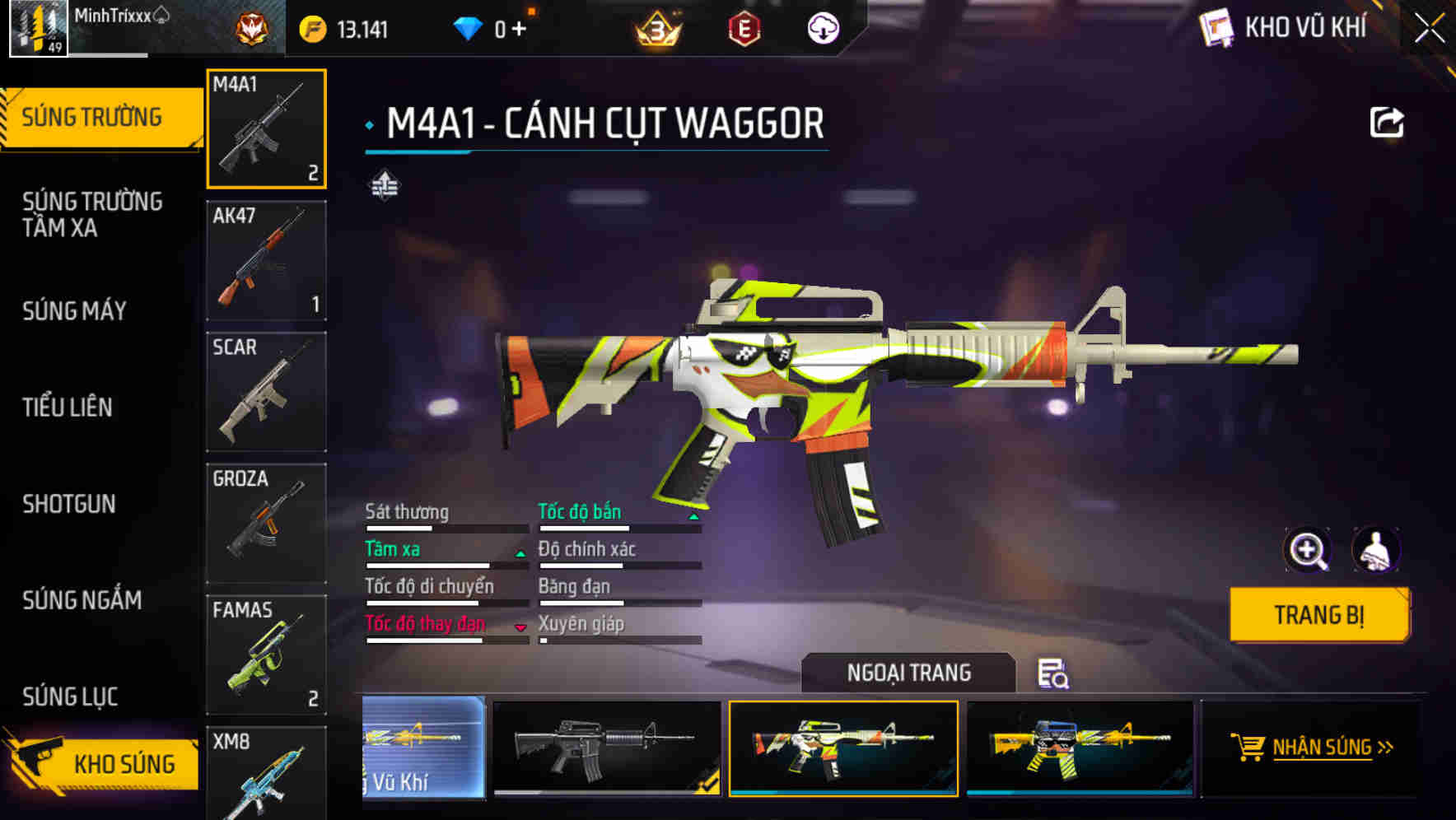Viewport: 1456px width, 820px height.
Task: Open the Shotgun category
Action: coord(69,504)
